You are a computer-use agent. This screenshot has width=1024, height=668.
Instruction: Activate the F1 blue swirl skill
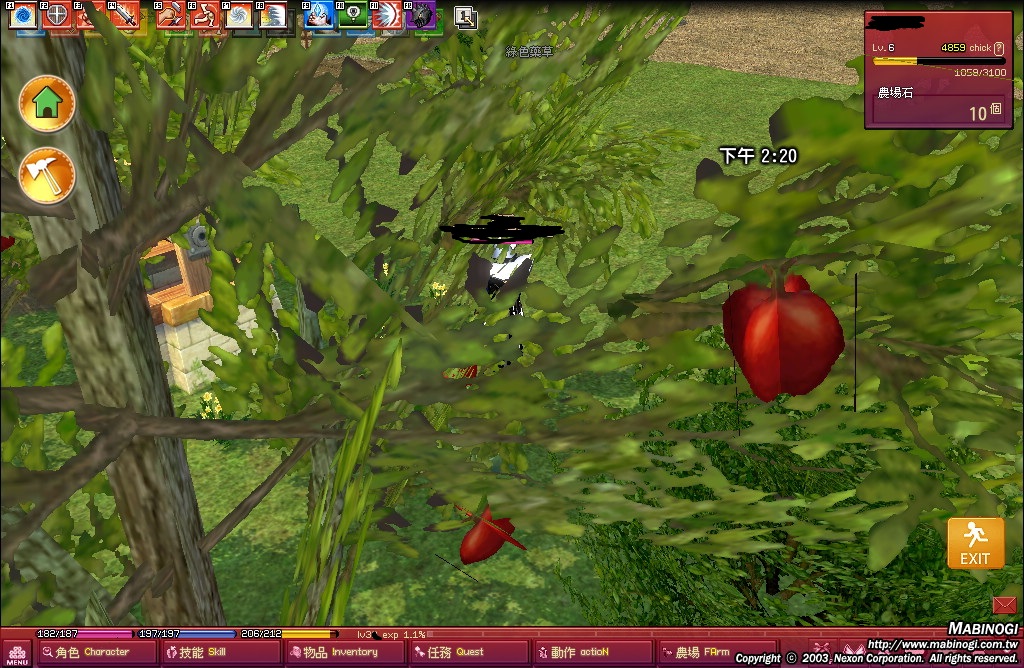point(22,16)
